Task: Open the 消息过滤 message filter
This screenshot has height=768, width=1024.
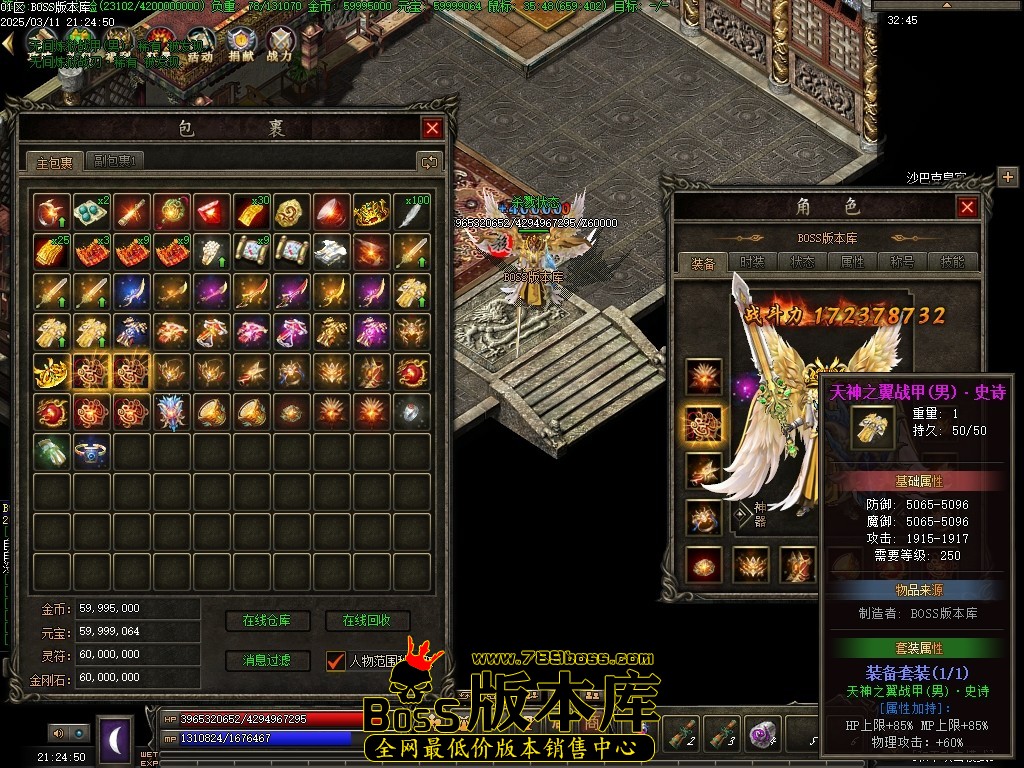Action: (267, 660)
